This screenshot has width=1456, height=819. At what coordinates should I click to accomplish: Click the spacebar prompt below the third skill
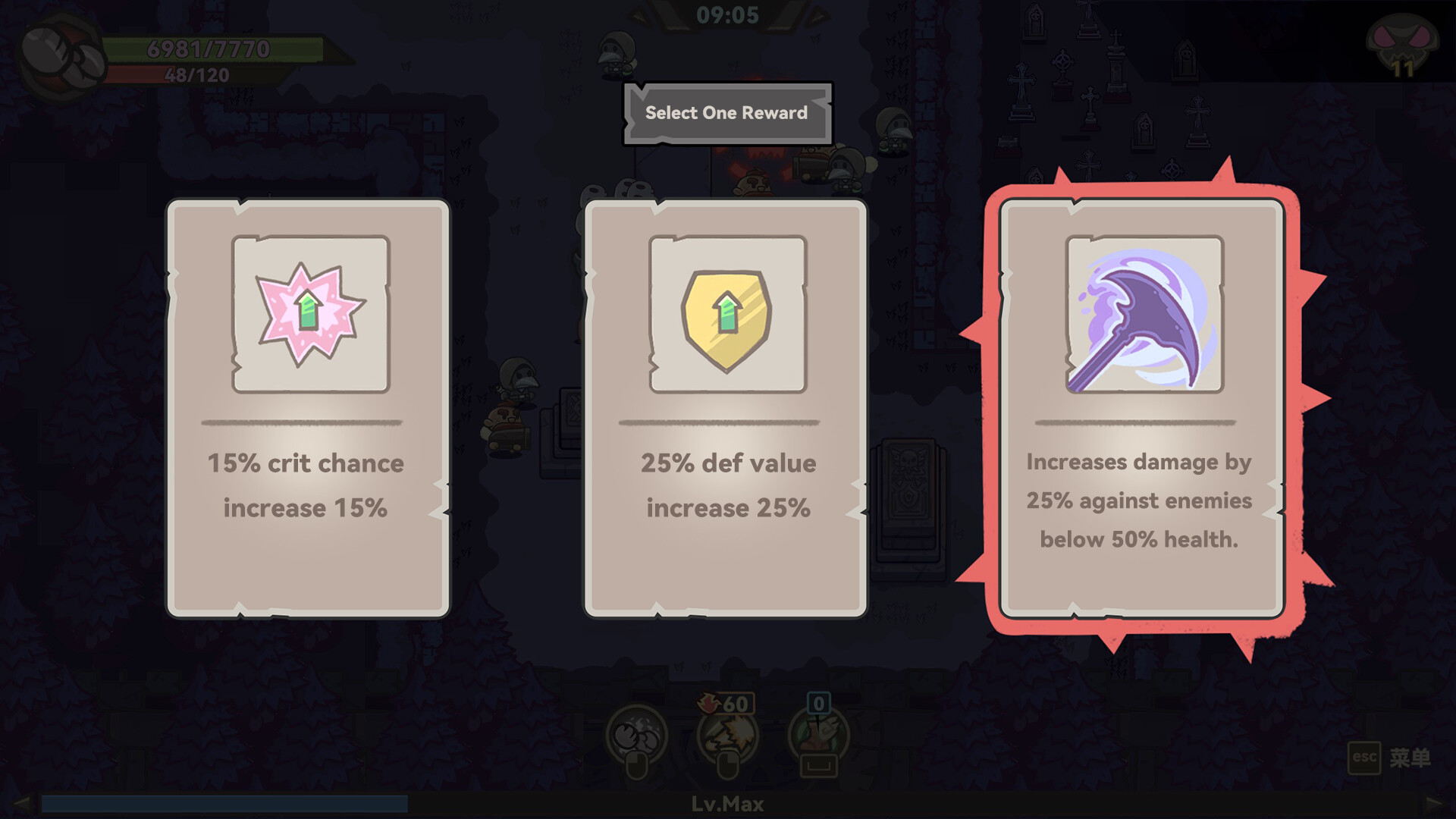pyautogui.click(x=819, y=767)
